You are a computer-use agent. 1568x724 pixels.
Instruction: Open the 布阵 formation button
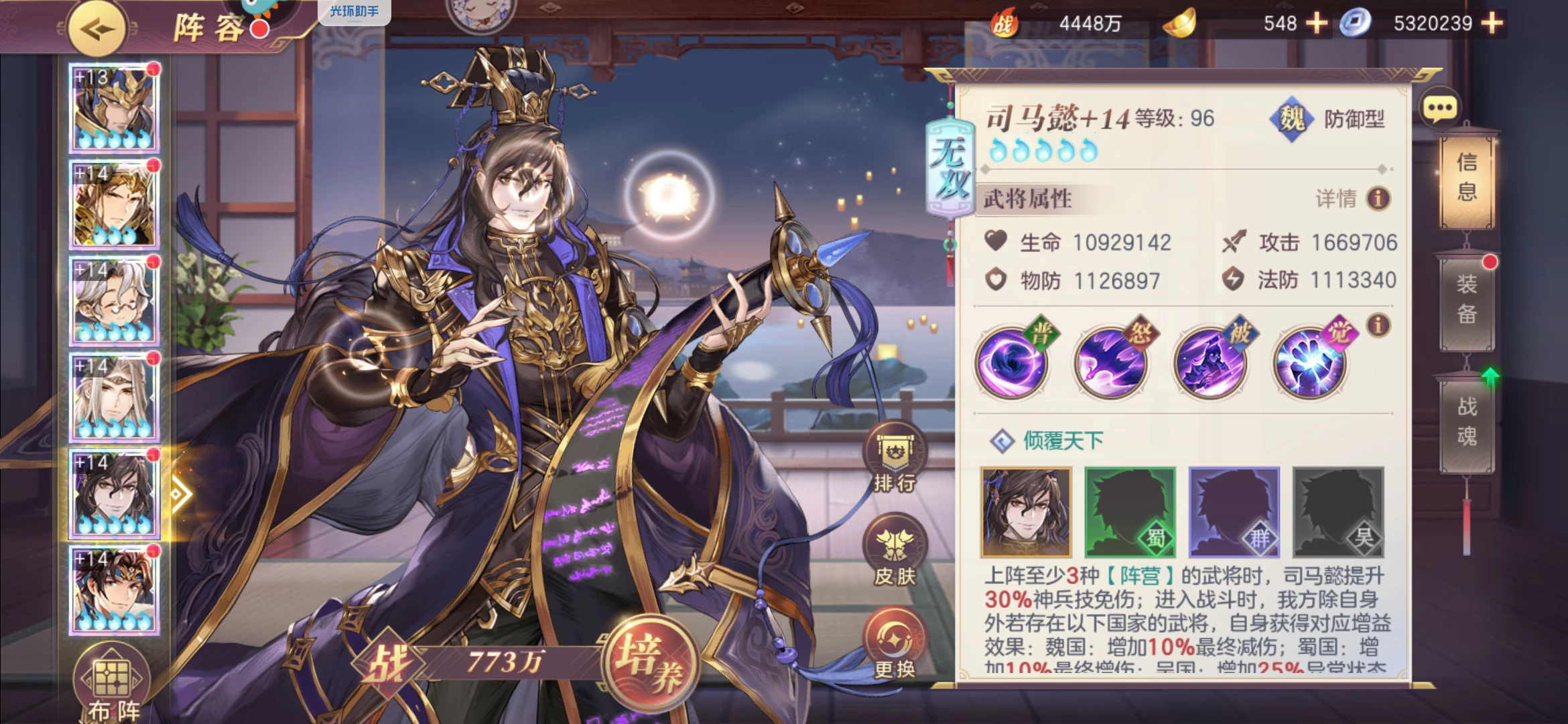click(x=113, y=685)
